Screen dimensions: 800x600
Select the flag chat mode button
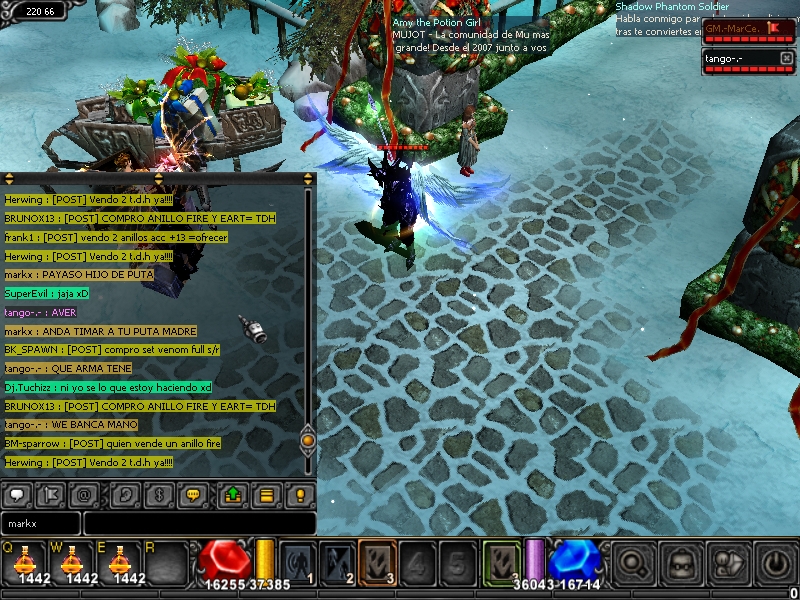51,494
